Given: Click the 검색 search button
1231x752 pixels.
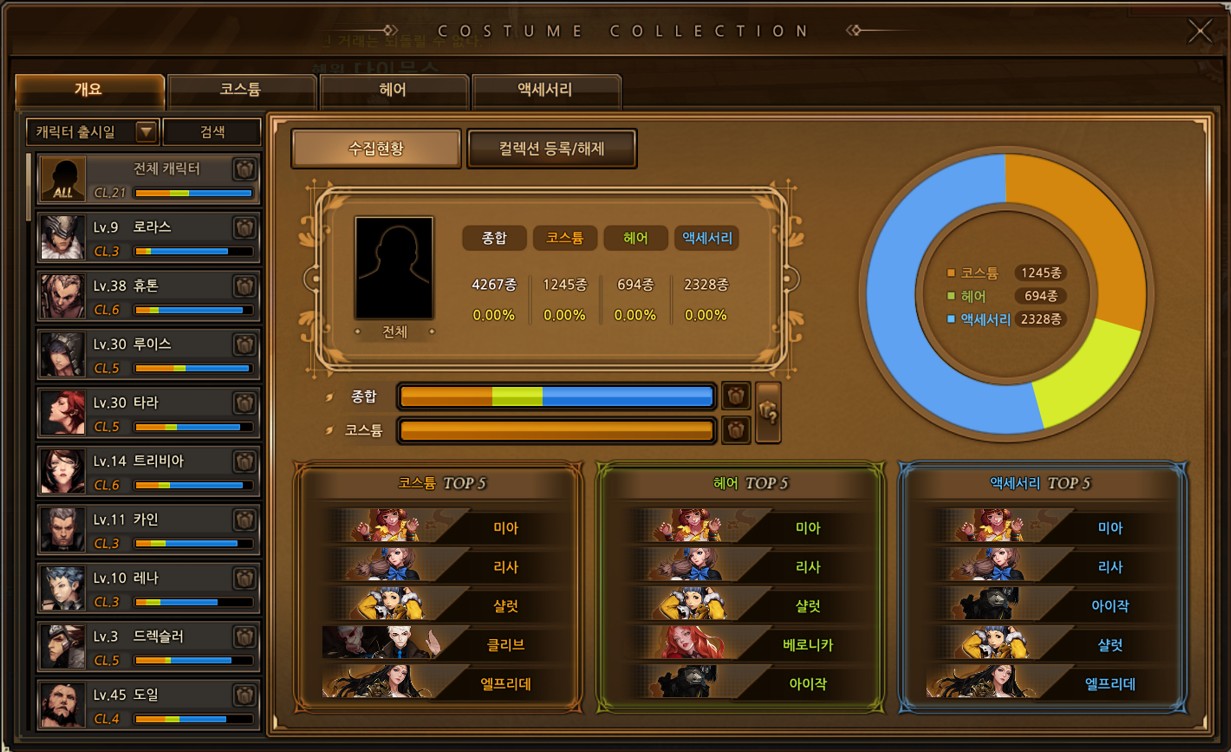Looking at the screenshot, I should [212, 132].
